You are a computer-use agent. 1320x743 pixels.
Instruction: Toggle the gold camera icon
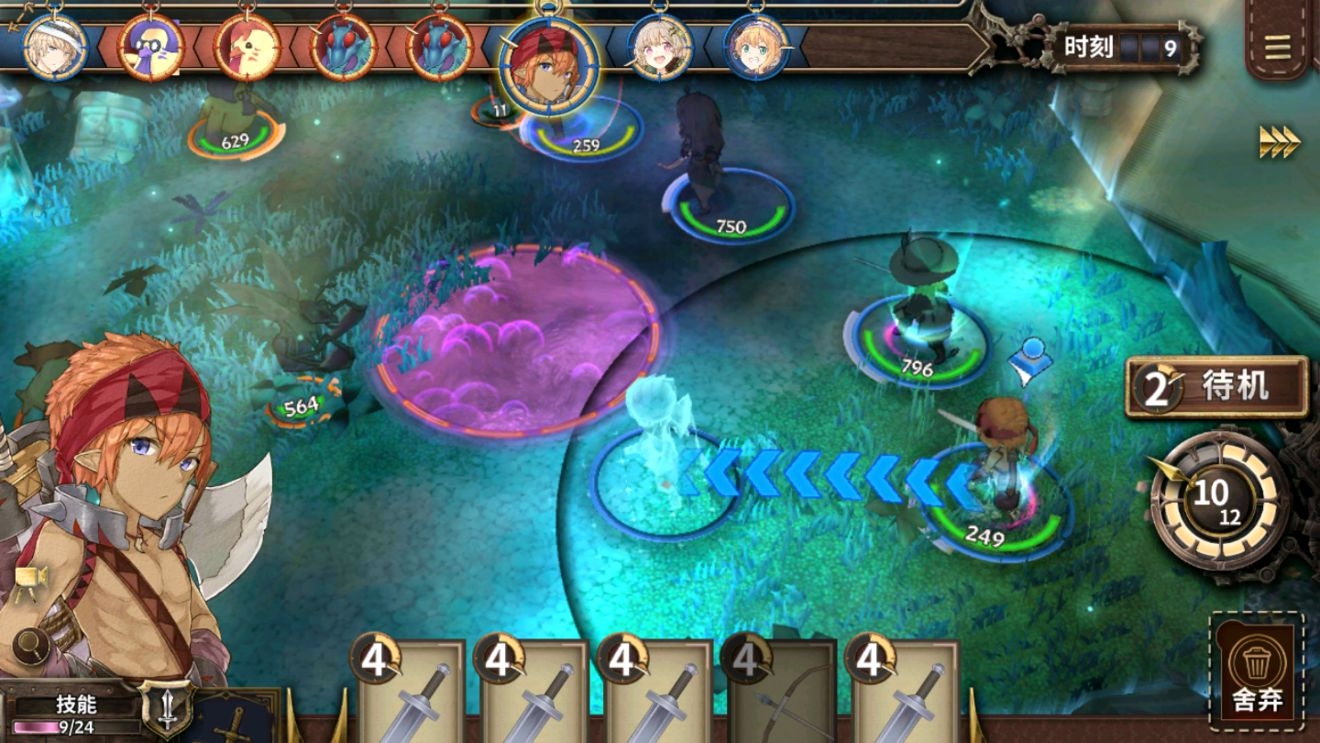30,579
